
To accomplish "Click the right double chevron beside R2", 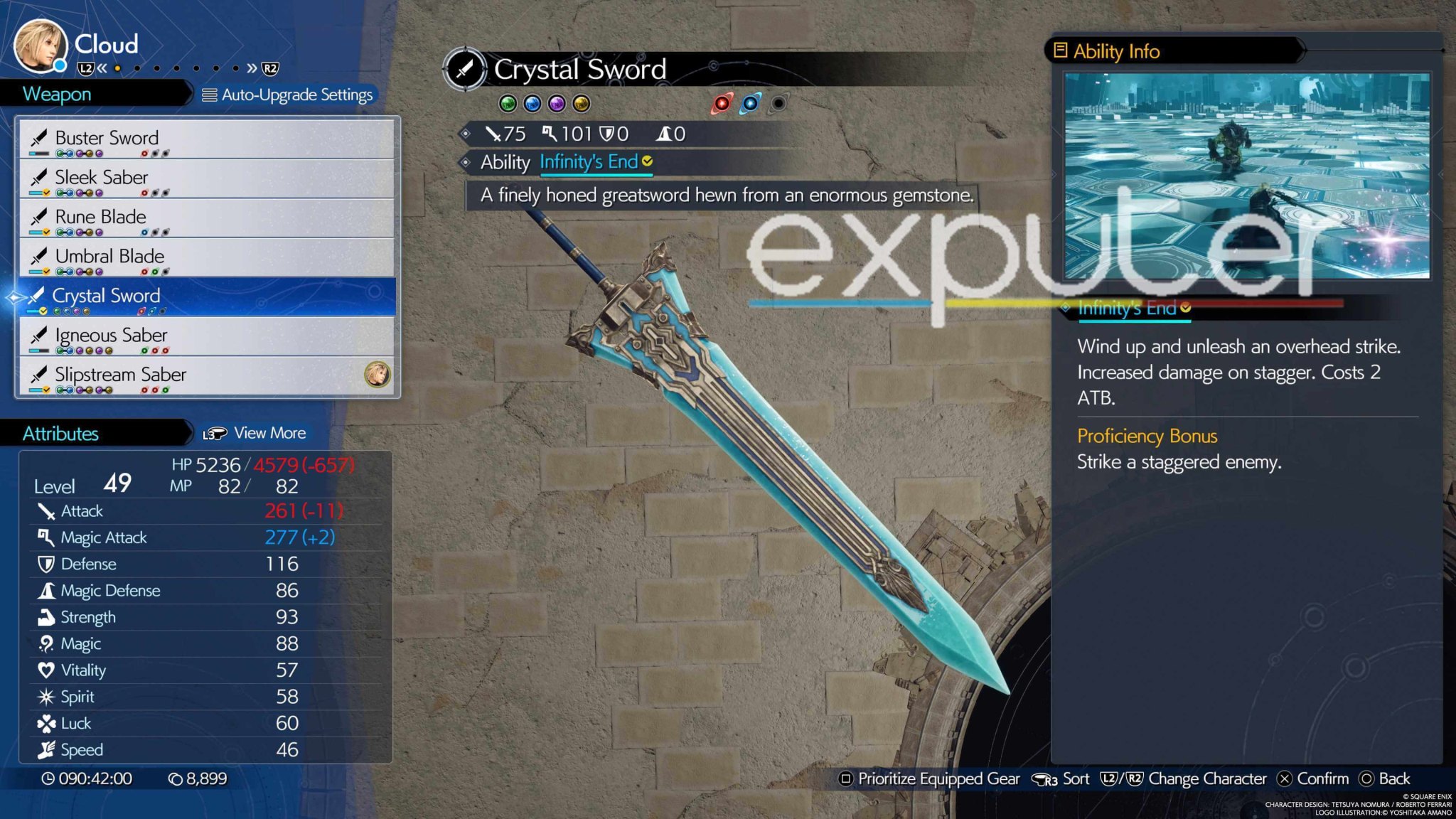I will tap(252, 68).
